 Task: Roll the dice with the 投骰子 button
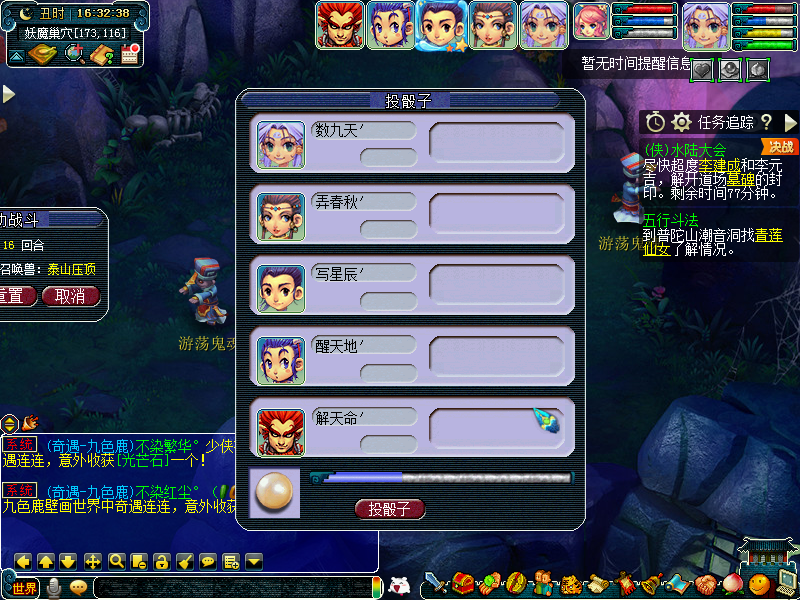tap(390, 509)
